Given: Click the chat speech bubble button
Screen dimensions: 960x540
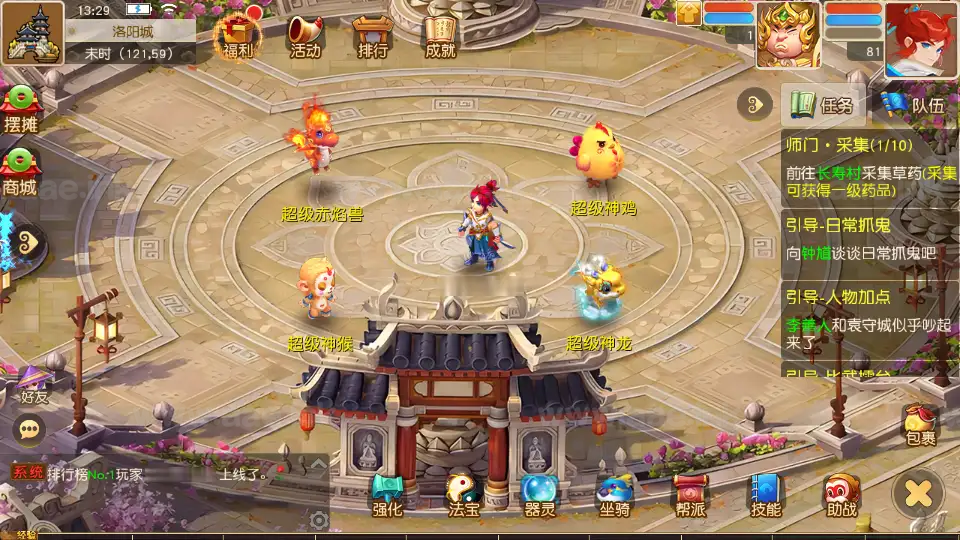Looking at the screenshot, I should pos(30,429).
